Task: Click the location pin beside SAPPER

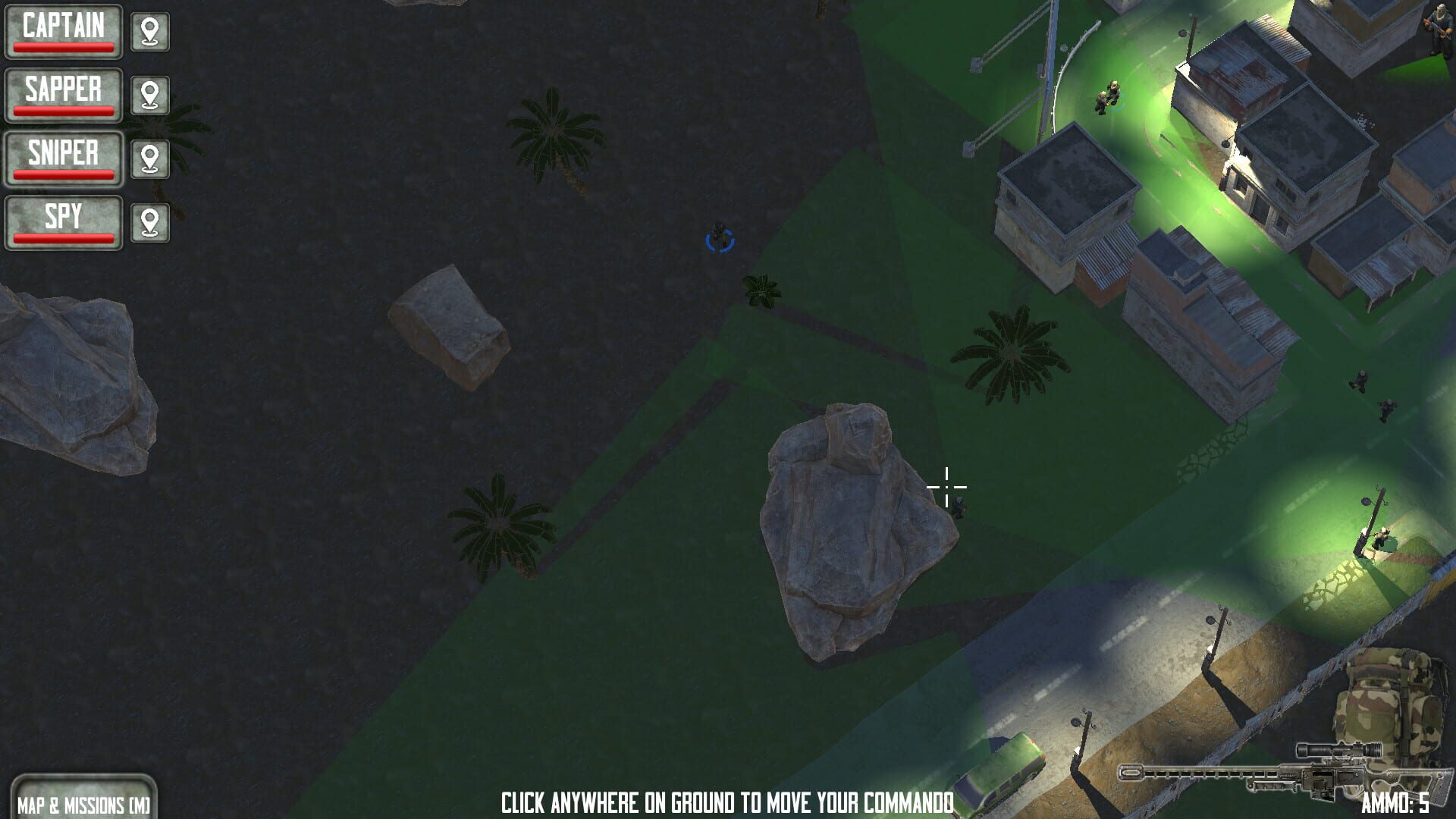Action: coord(150,96)
